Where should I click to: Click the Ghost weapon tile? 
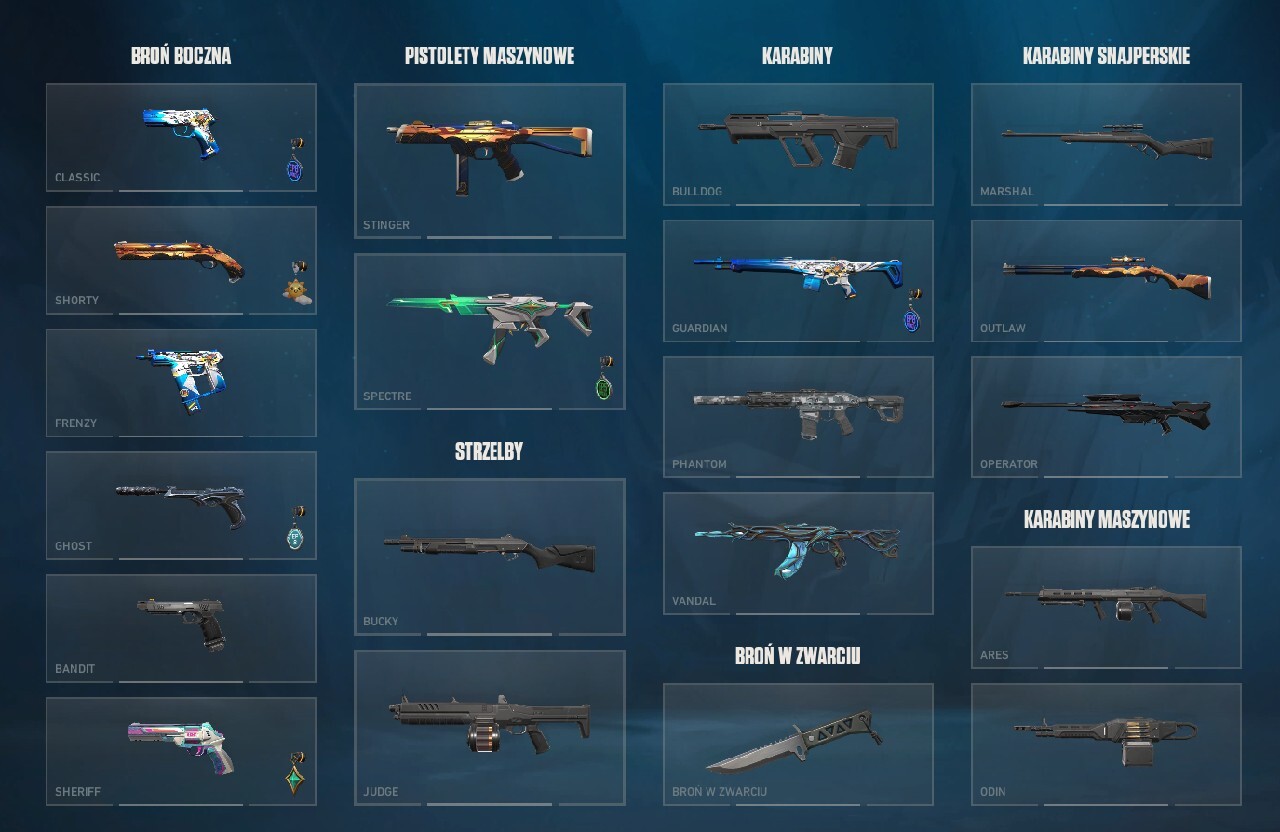click(x=181, y=506)
